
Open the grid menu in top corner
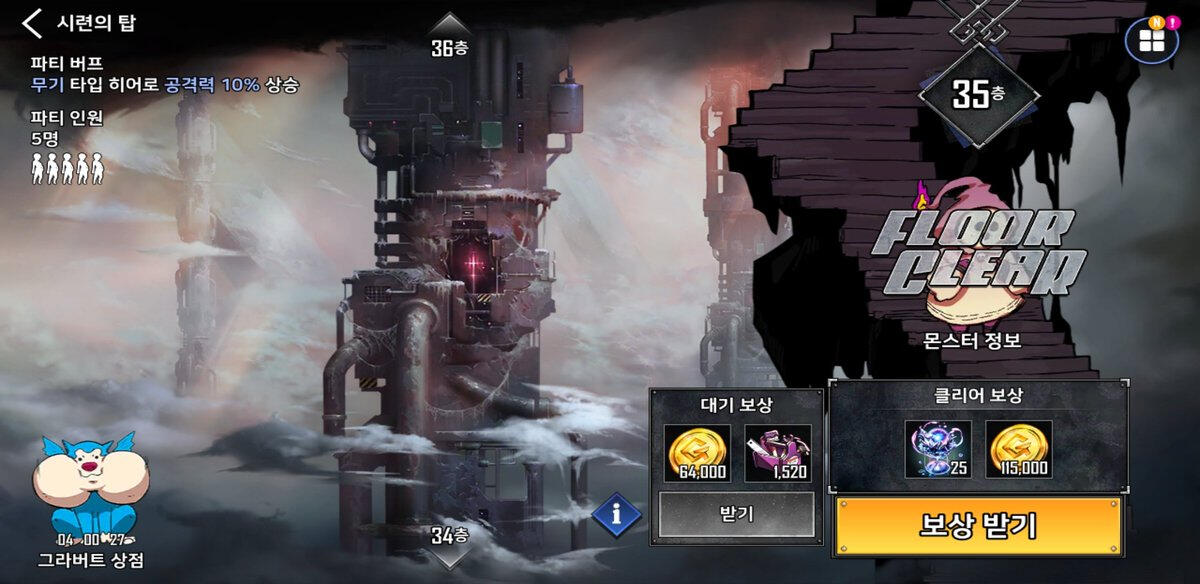tap(1151, 41)
